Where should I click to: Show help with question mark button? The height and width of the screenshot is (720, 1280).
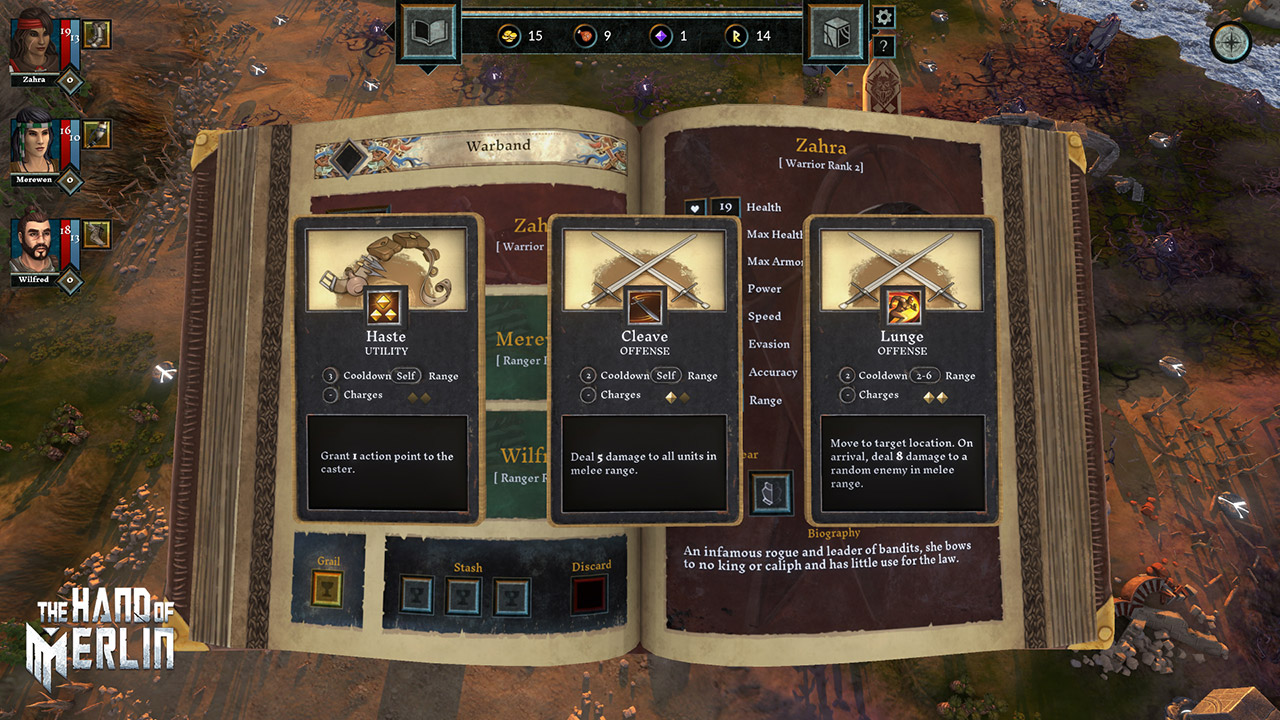884,46
